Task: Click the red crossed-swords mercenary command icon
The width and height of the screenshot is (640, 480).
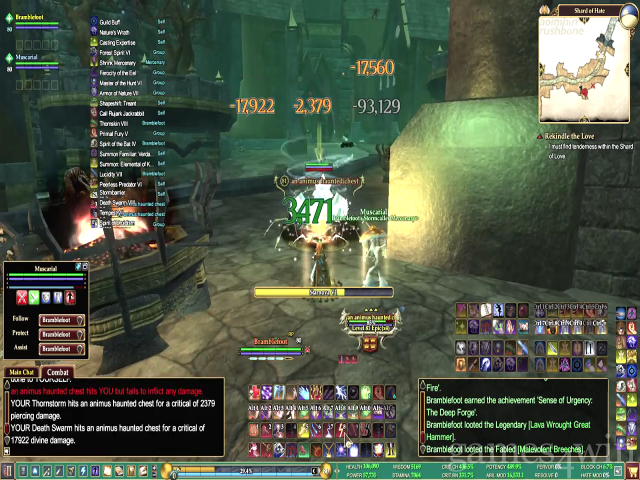Action: click(22, 297)
